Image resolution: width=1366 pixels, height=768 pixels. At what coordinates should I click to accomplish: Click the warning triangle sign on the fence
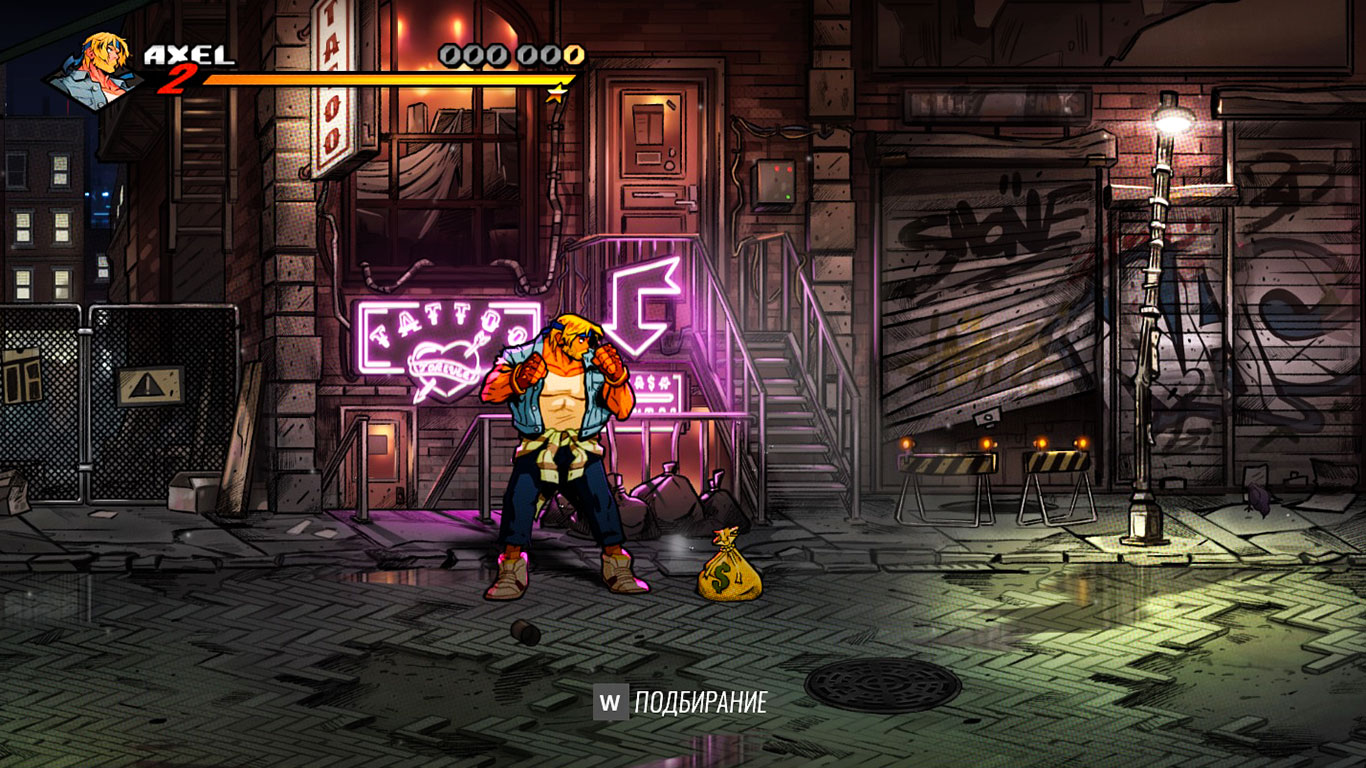point(148,381)
